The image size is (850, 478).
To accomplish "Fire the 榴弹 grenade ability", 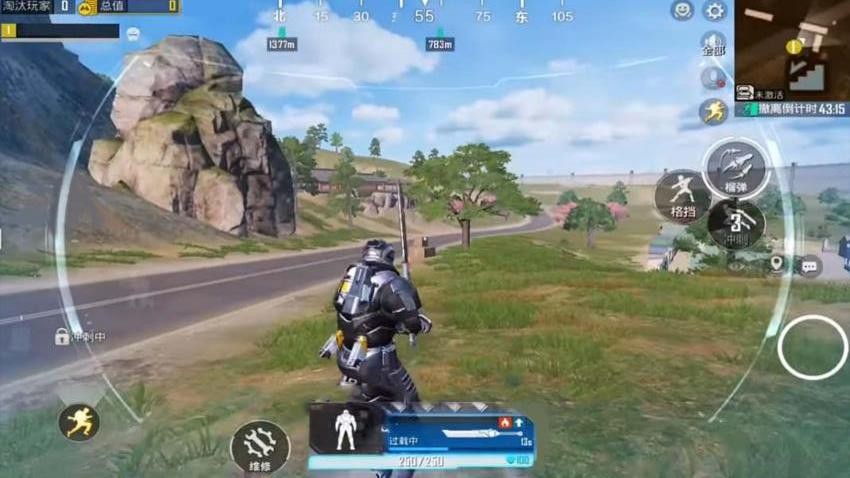I will [736, 167].
